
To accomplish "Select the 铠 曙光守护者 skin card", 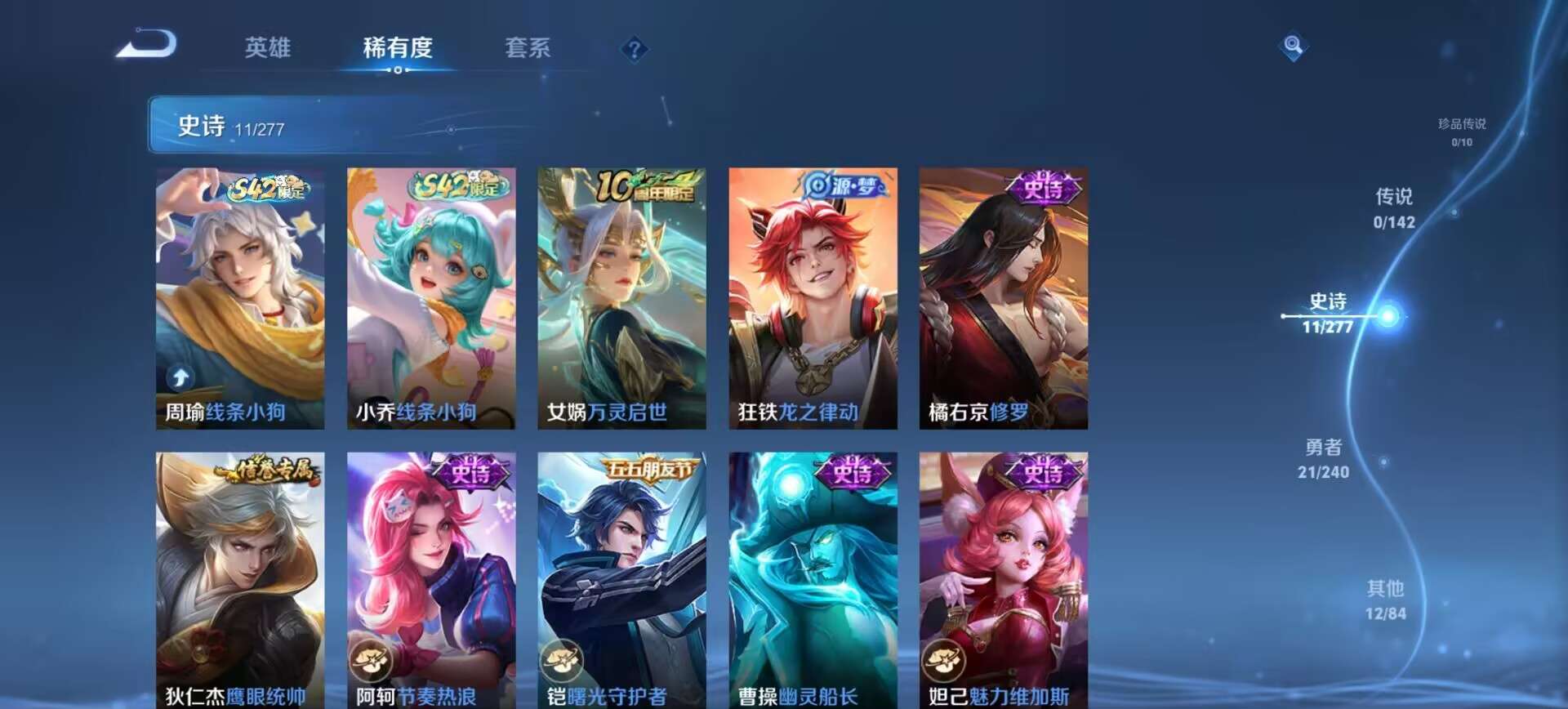I will click(x=621, y=580).
